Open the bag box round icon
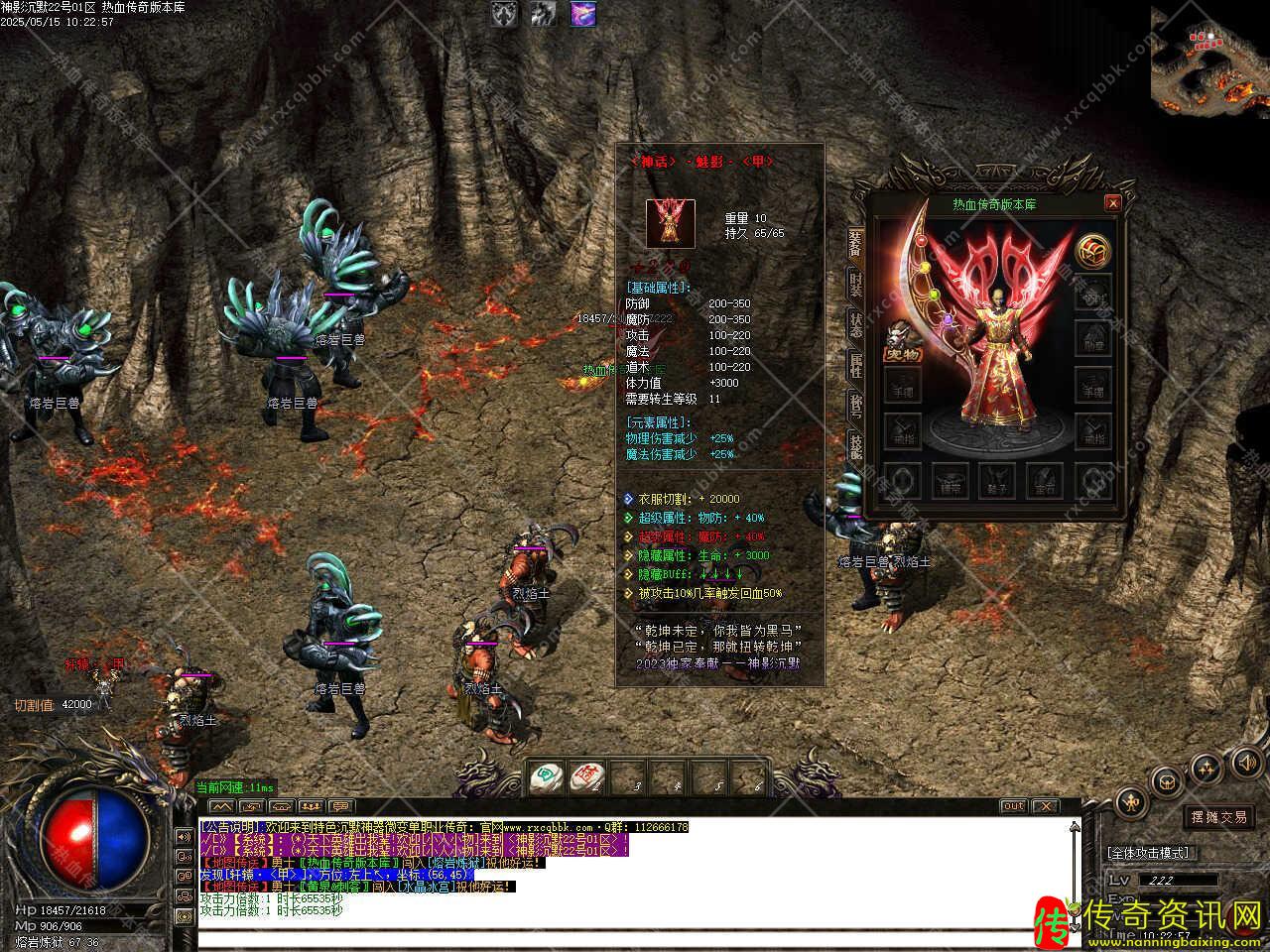 1168,780
